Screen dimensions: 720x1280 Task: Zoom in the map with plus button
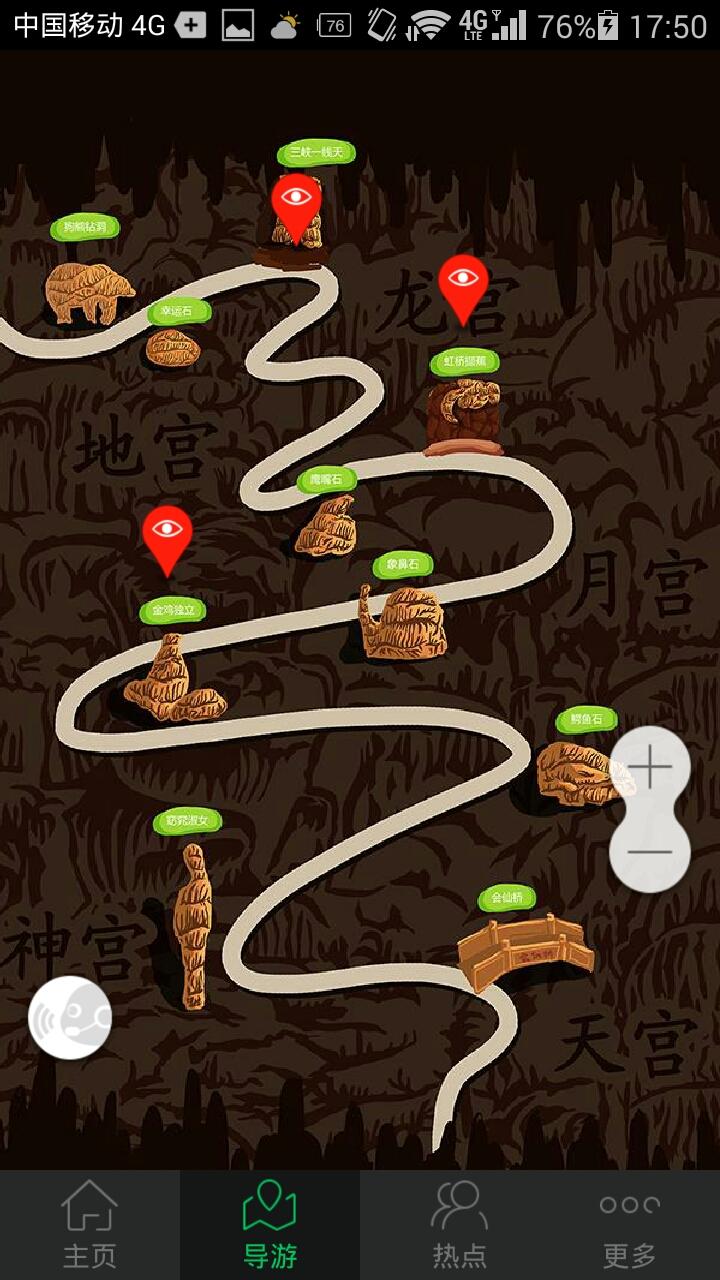click(x=650, y=767)
